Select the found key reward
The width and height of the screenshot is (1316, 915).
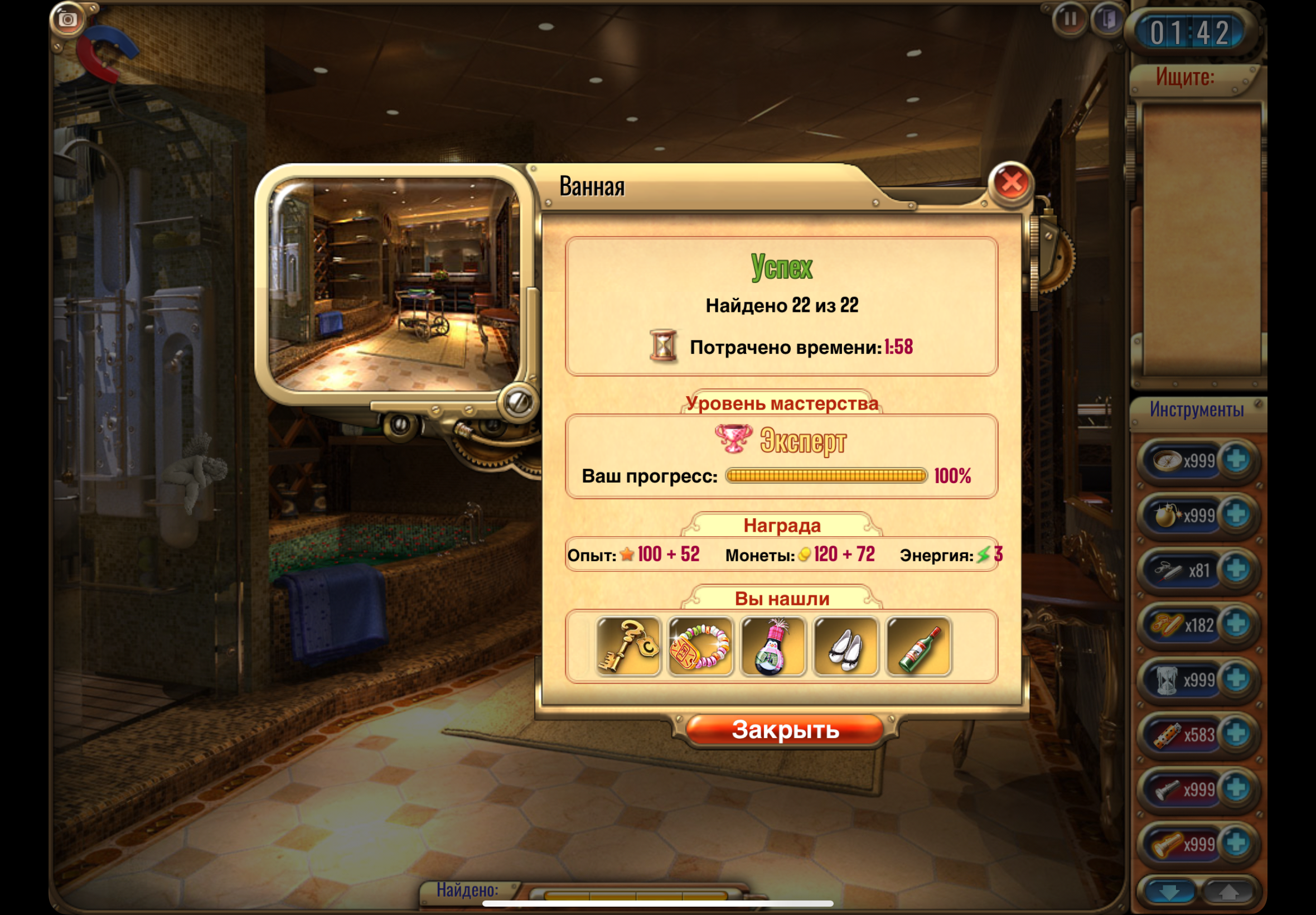click(x=628, y=647)
